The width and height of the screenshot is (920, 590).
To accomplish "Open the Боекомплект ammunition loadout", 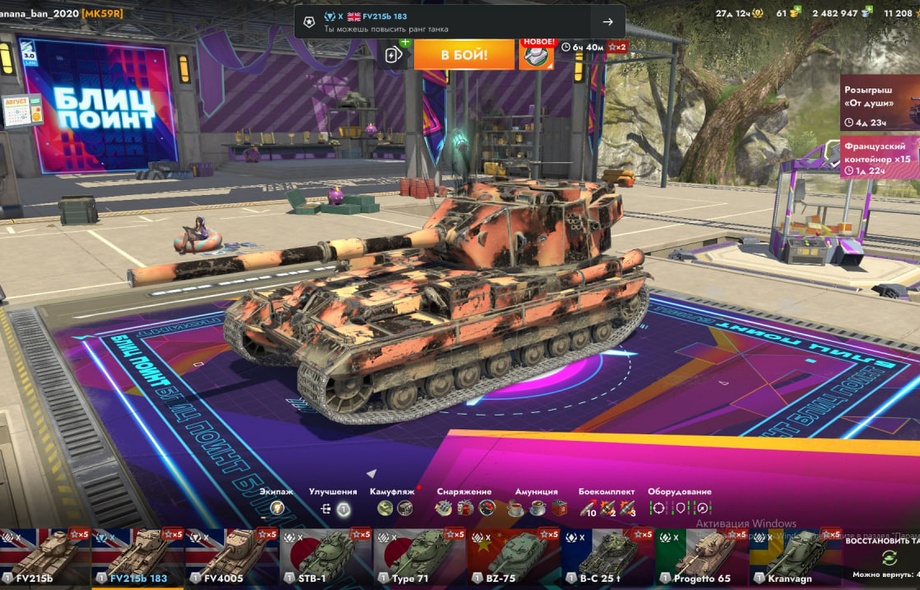I will click(x=607, y=508).
